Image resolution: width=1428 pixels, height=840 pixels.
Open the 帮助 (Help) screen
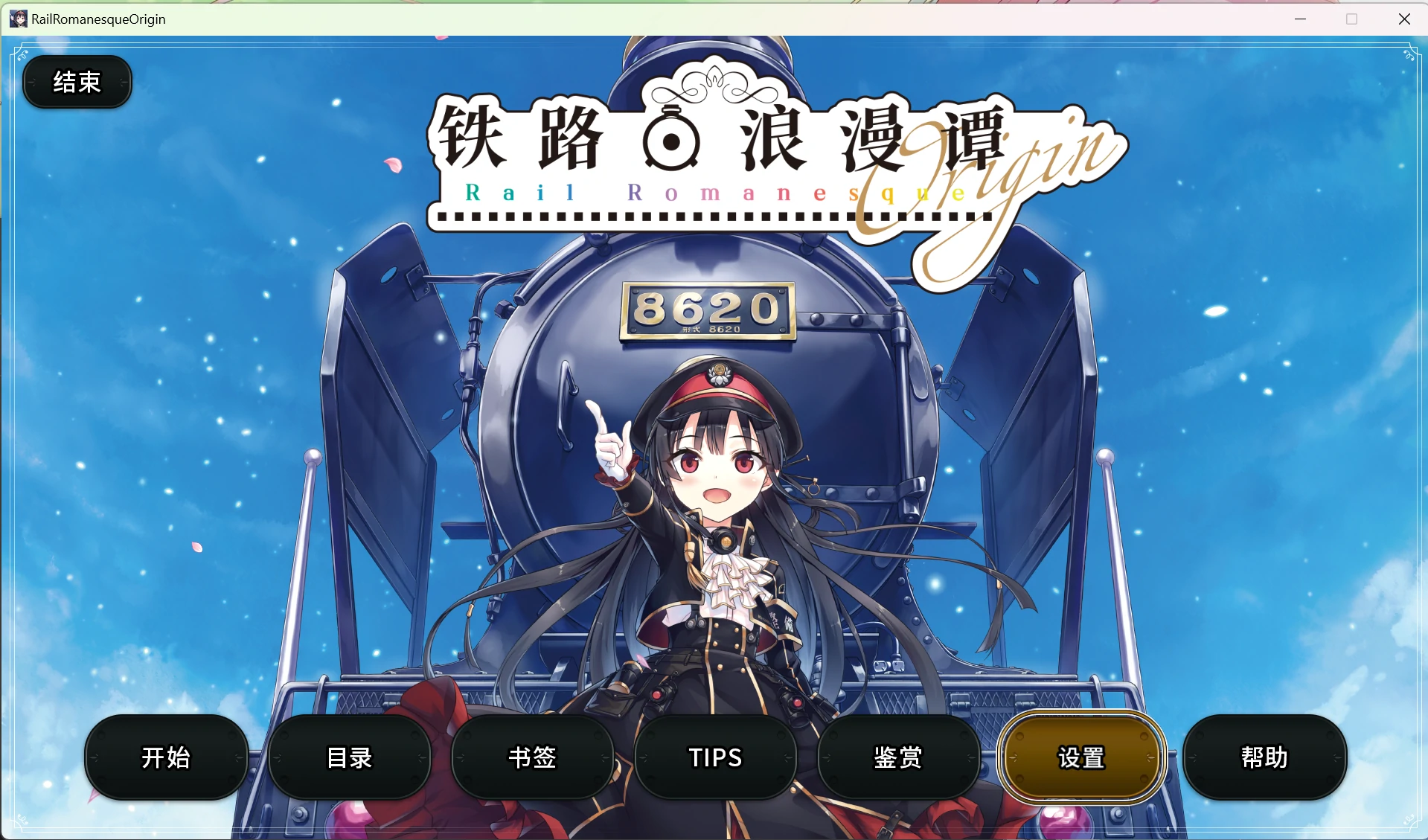1264,757
